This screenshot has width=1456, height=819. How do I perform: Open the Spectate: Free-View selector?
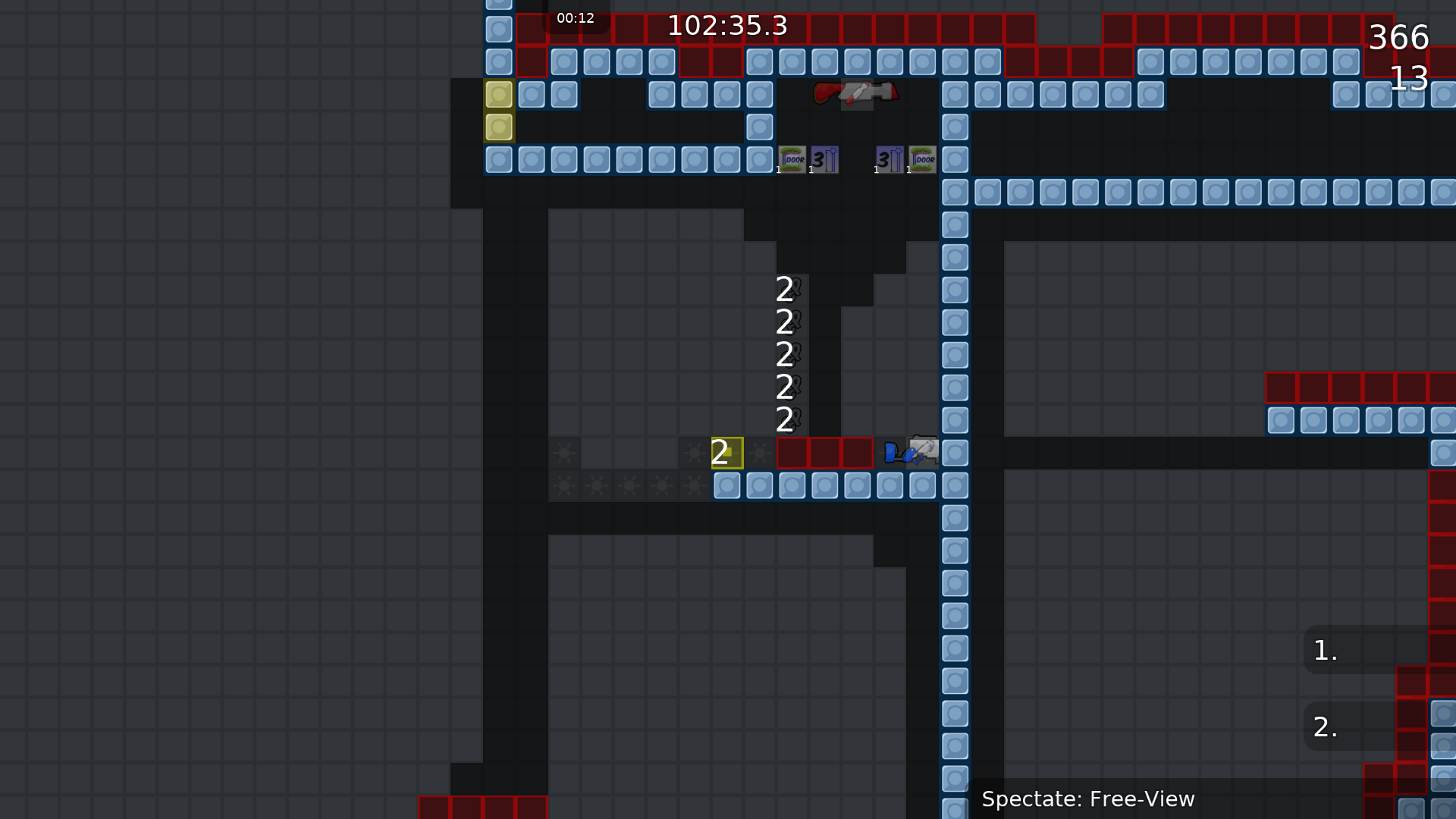[1088, 799]
